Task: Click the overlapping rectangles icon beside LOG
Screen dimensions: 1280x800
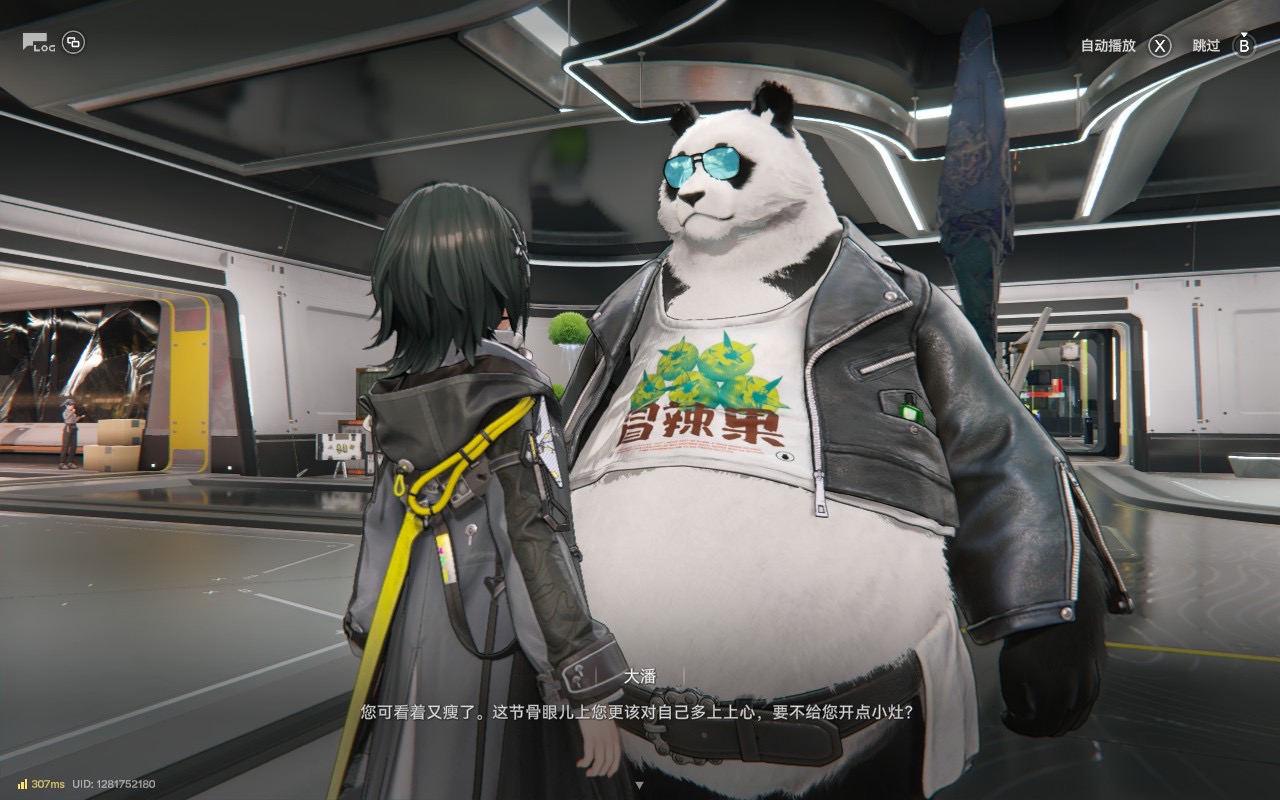Action: [74, 42]
